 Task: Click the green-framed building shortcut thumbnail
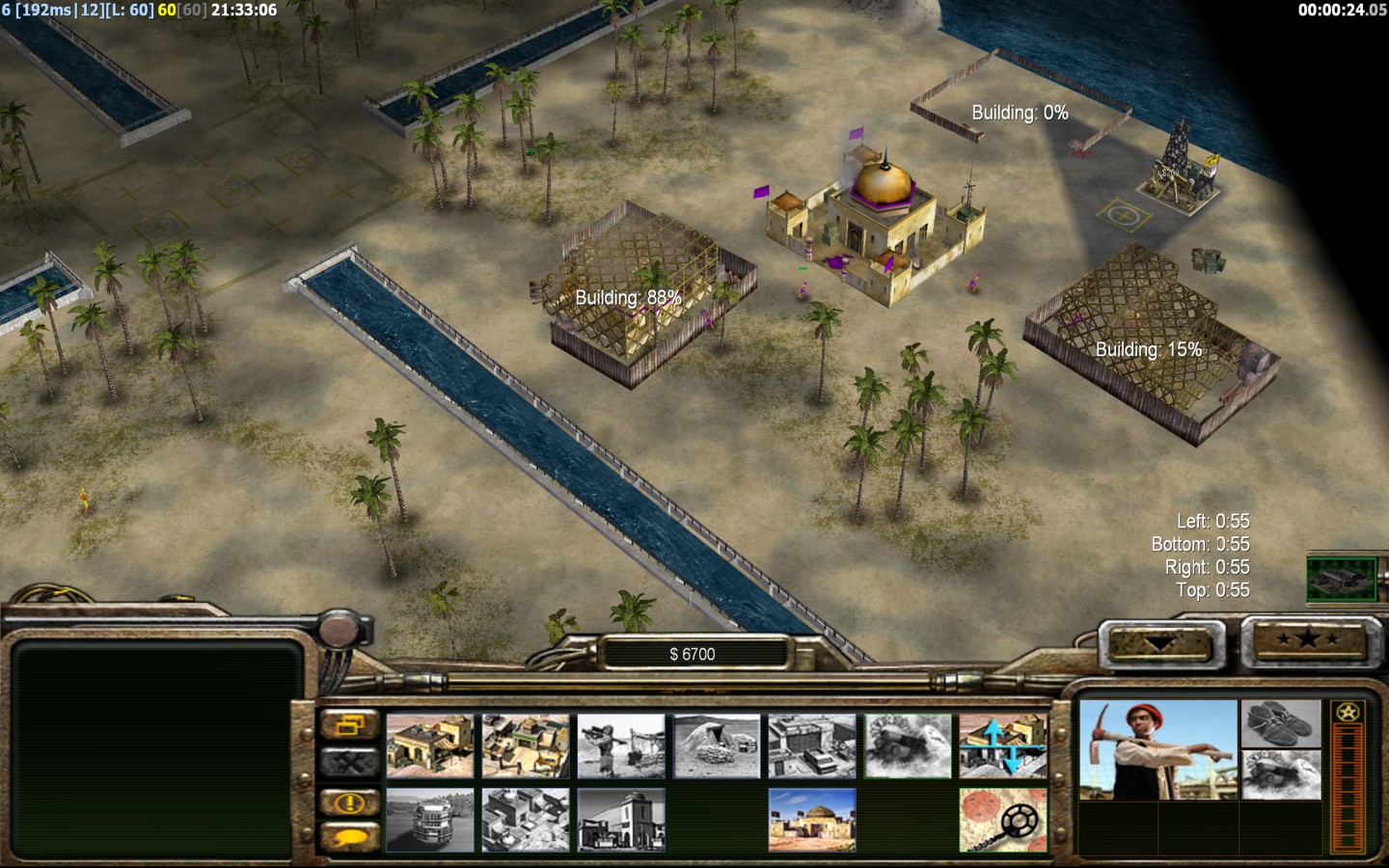coord(1342,578)
